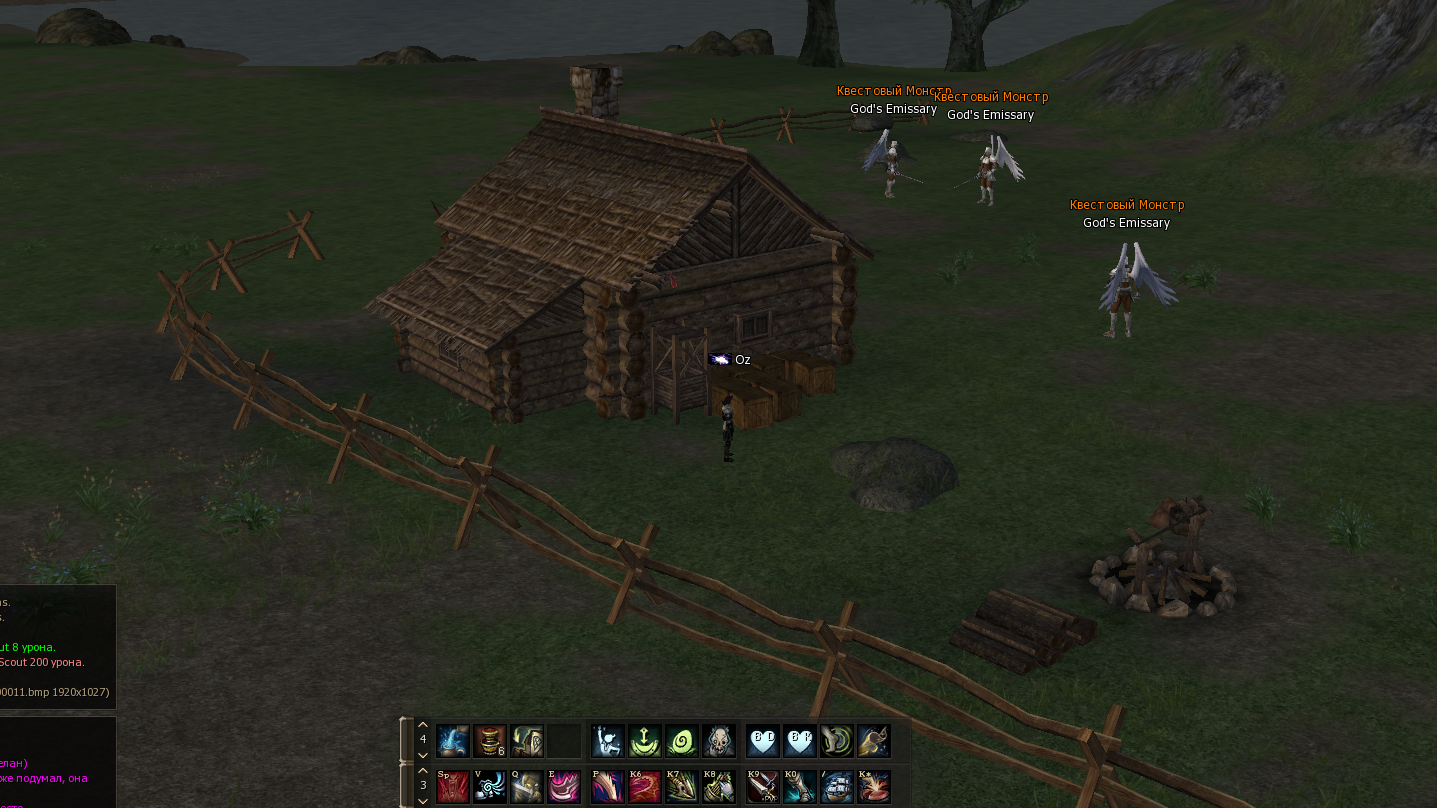Activate the foot with green swirl skill
This screenshot has height=808, width=1437.
[837, 742]
